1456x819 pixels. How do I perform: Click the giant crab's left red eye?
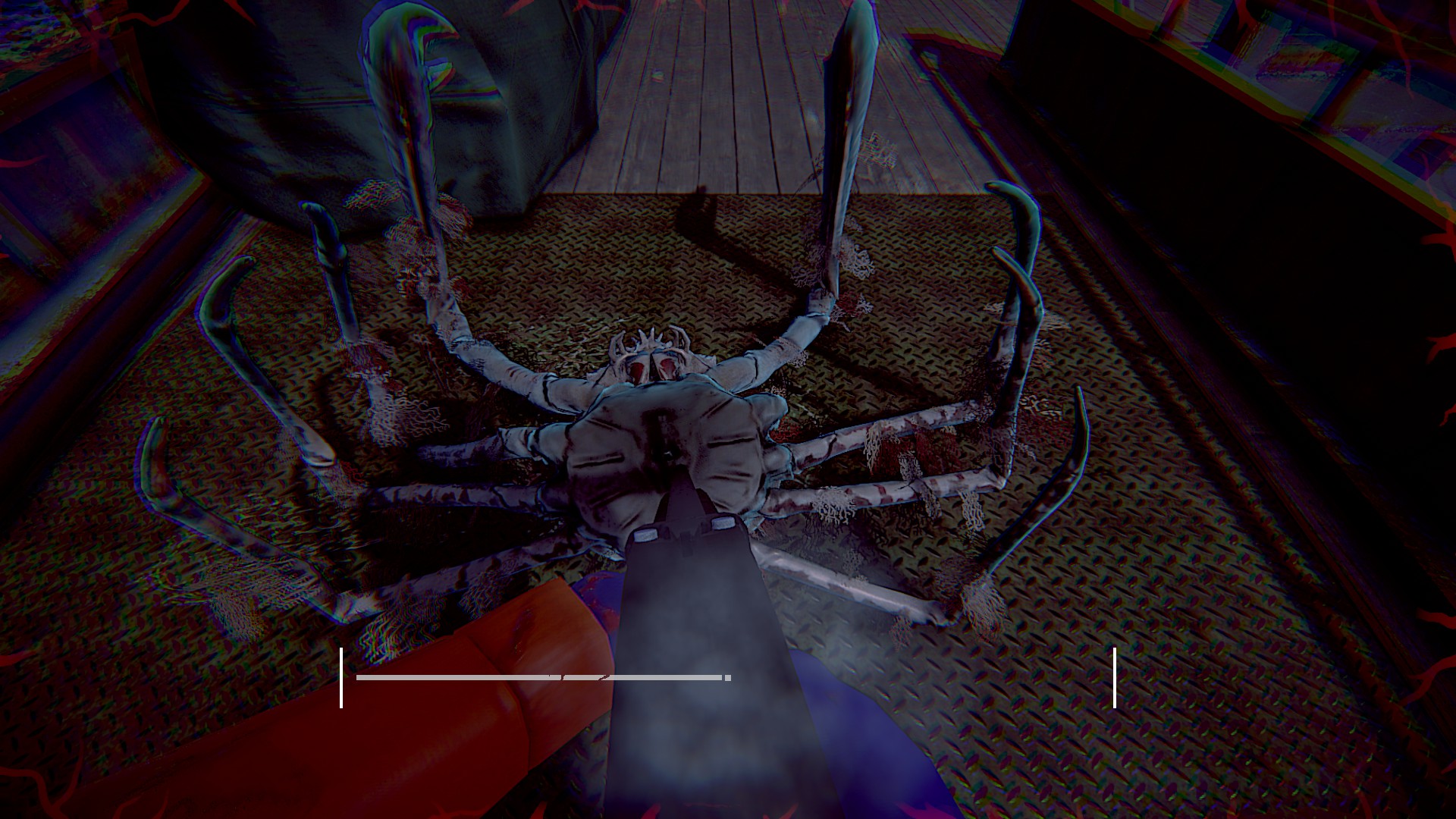[x=639, y=371]
